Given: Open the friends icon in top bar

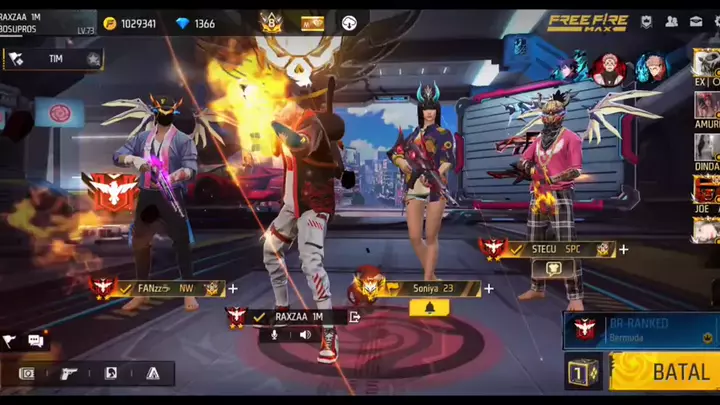Looking at the screenshot, I should click(670, 22).
